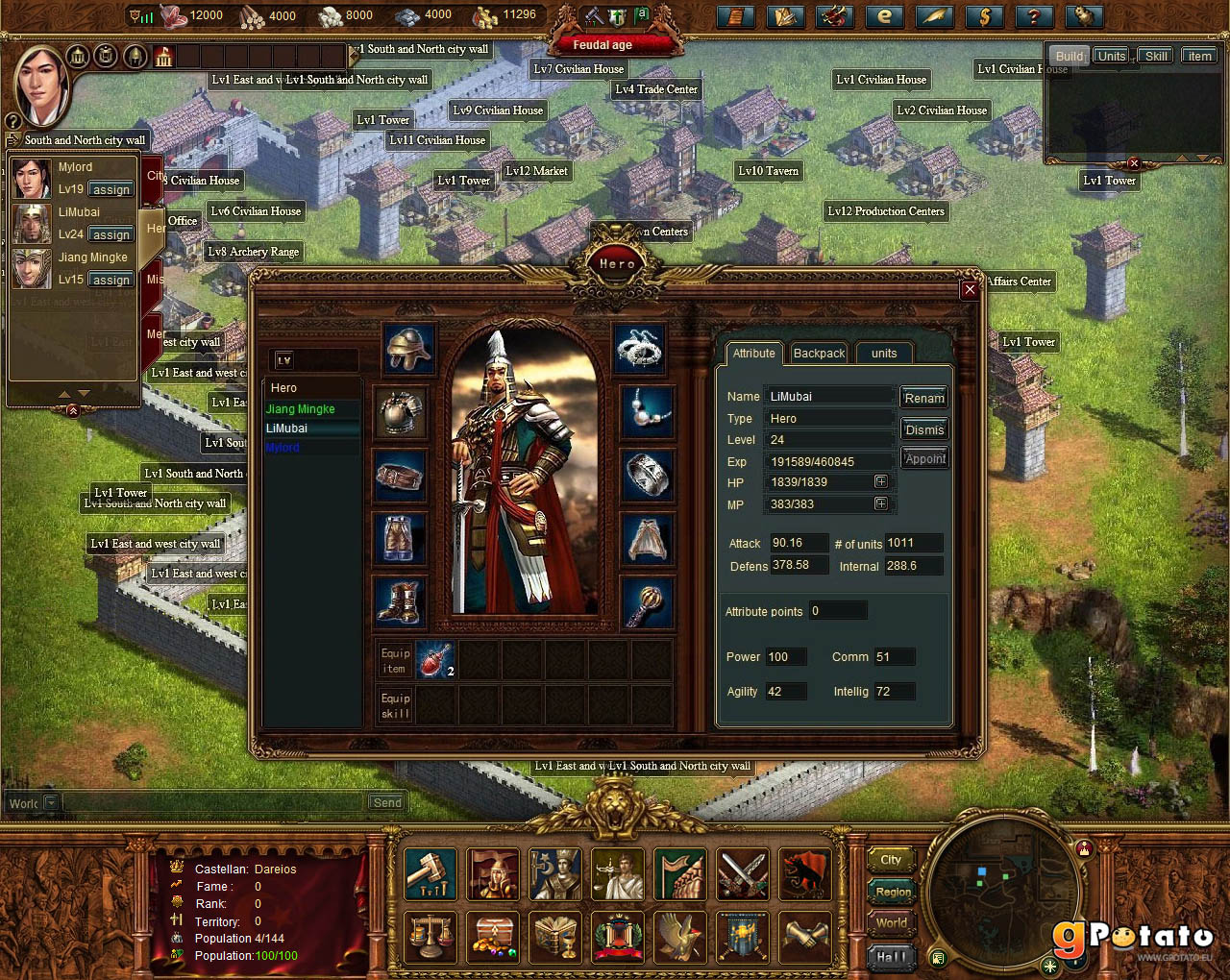
Task: Open the treasure chest icon
Action: click(493, 937)
